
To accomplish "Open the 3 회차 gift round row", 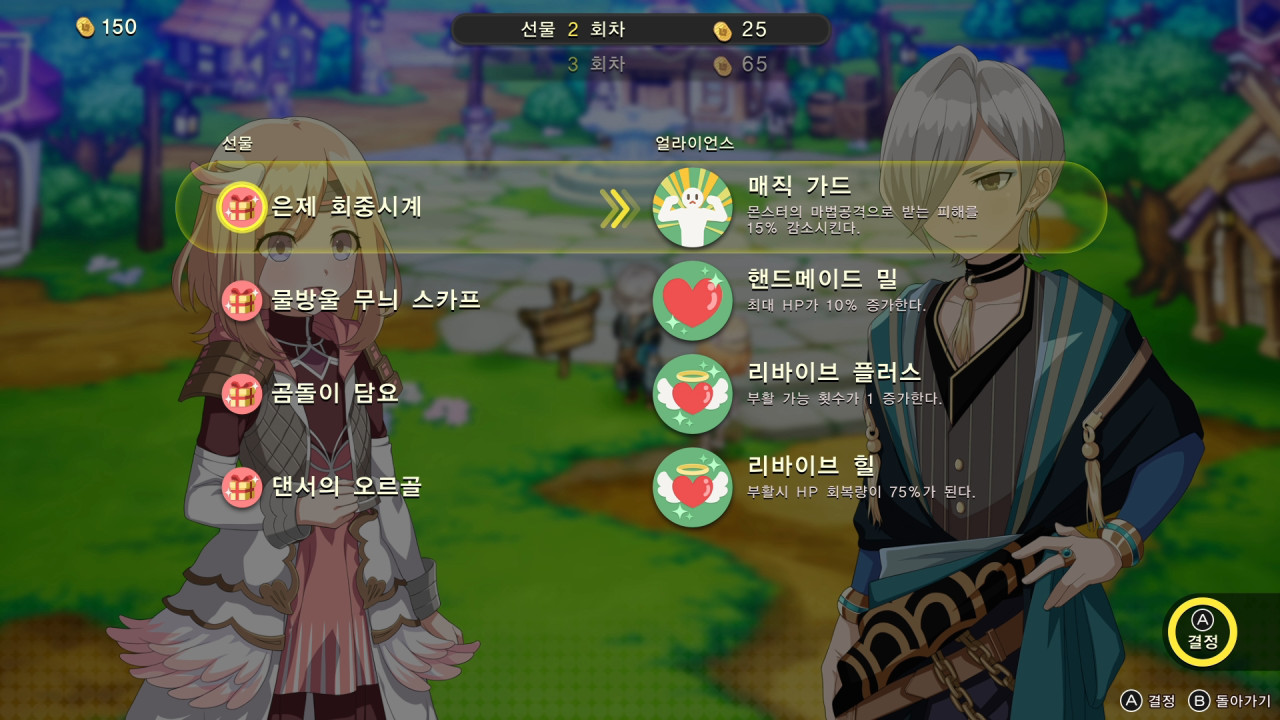I will [x=640, y=63].
